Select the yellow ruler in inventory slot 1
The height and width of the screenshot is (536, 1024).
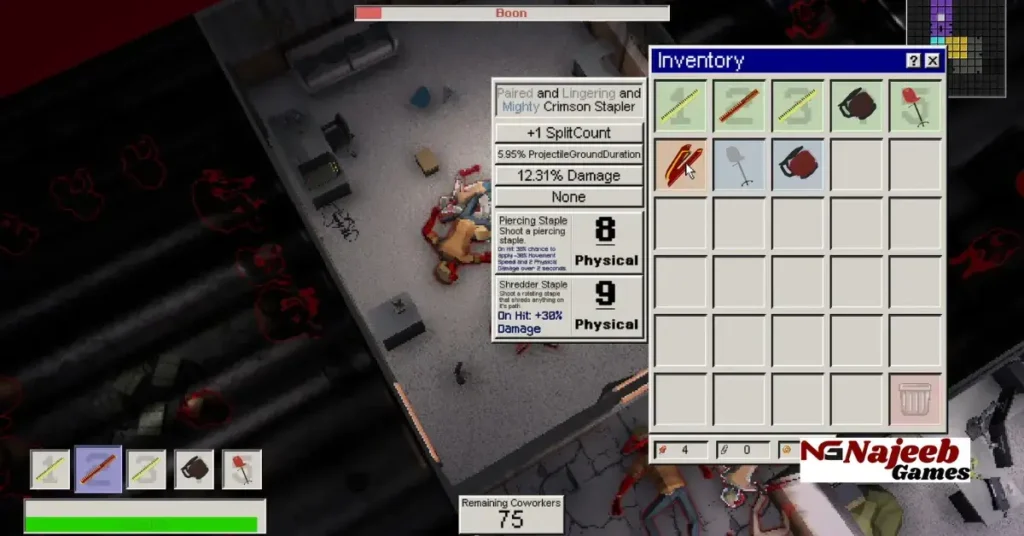click(680, 106)
